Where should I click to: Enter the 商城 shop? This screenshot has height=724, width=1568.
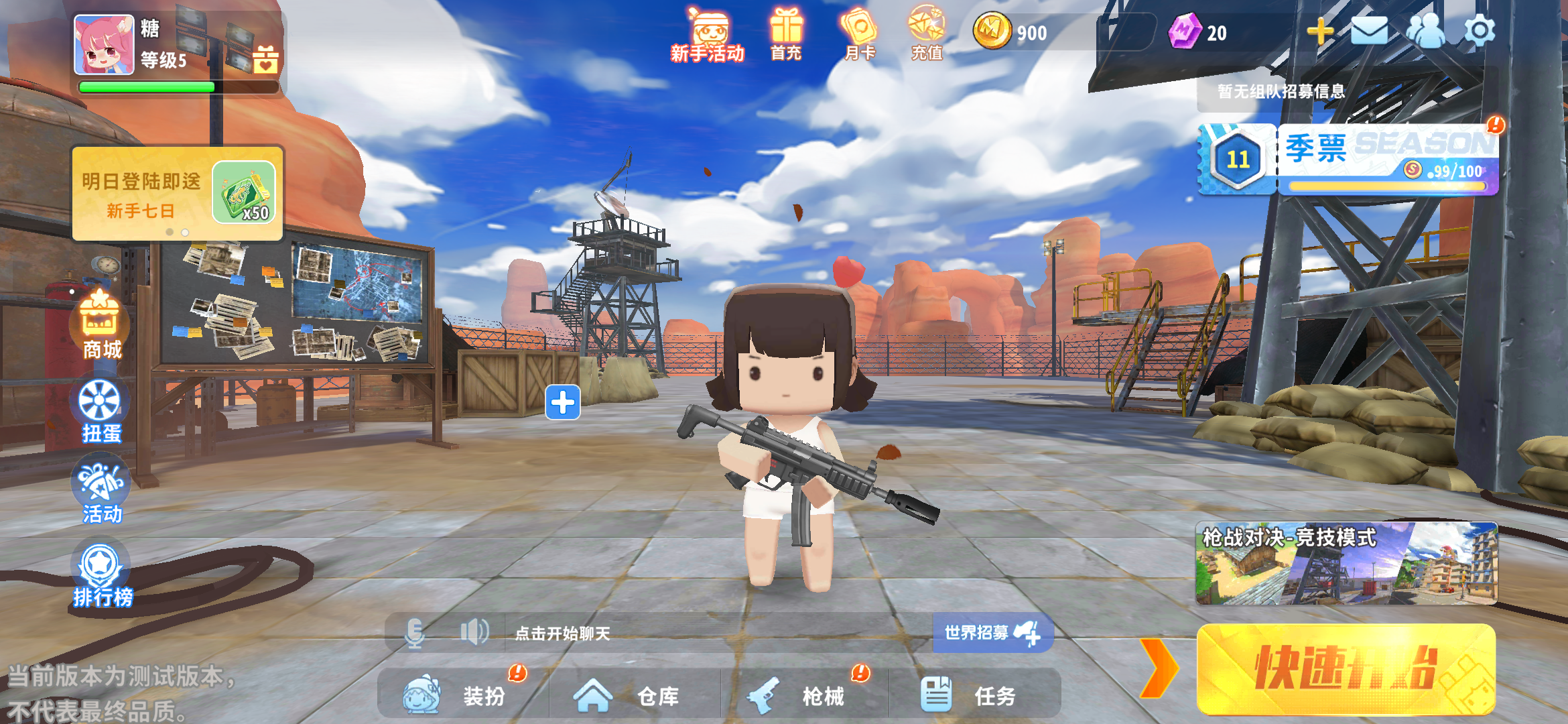coord(101,326)
